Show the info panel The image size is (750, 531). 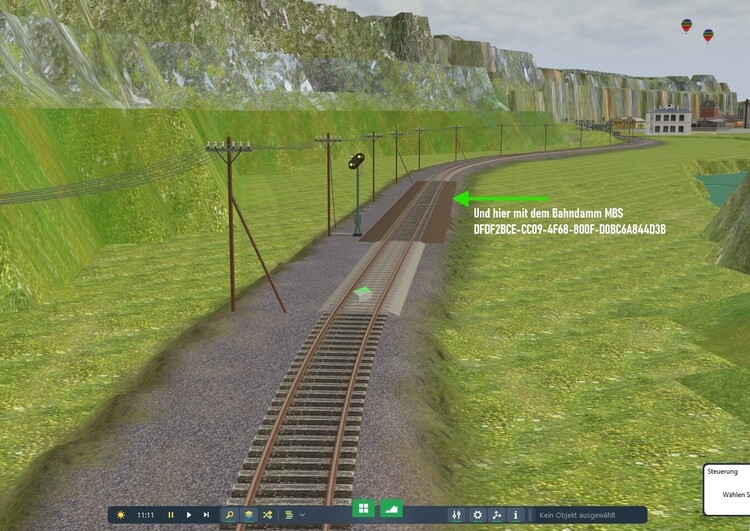[x=516, y=514]
